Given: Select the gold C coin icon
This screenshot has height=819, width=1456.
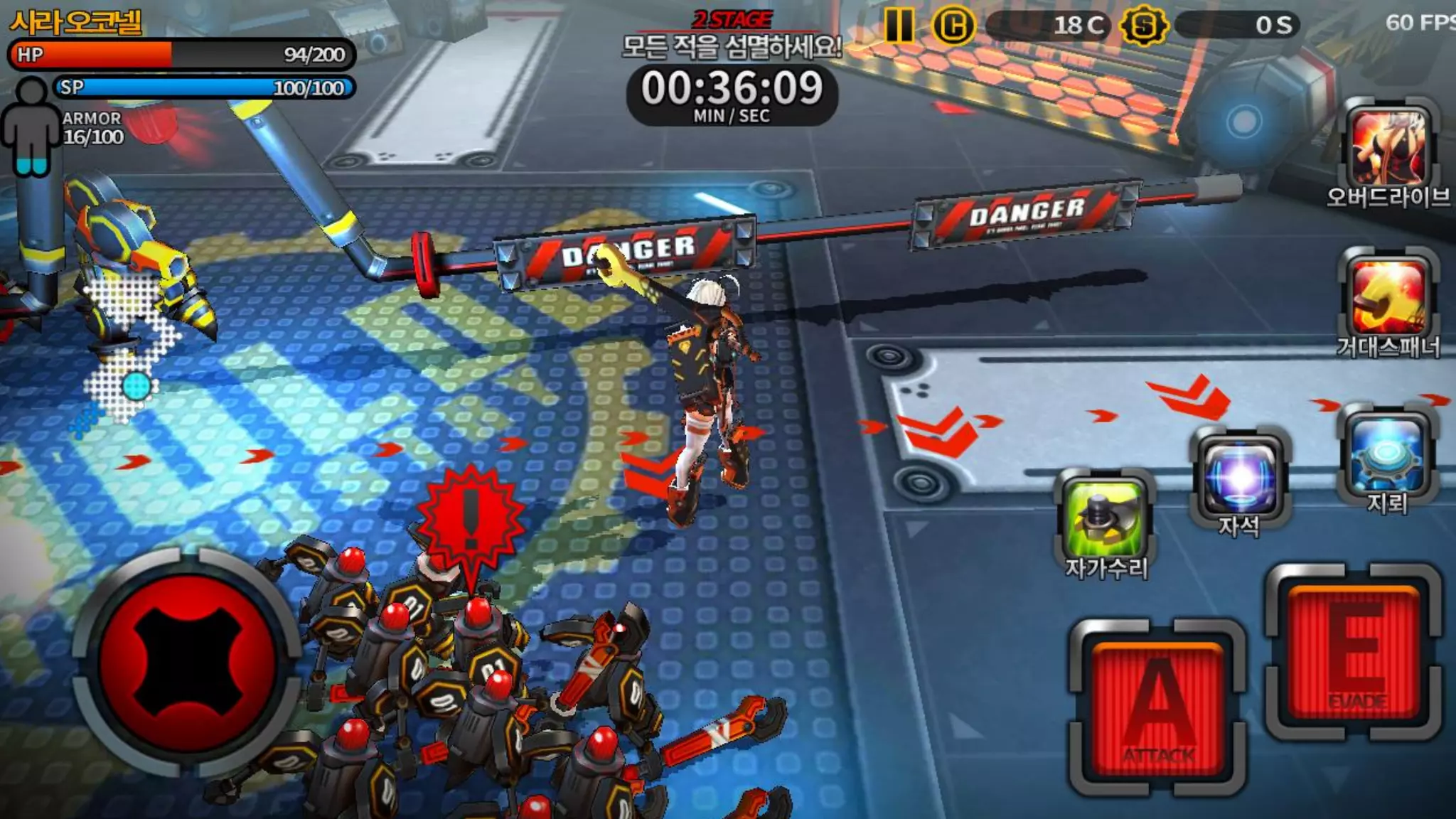Looking at the screenshot, I should [953, 26].
